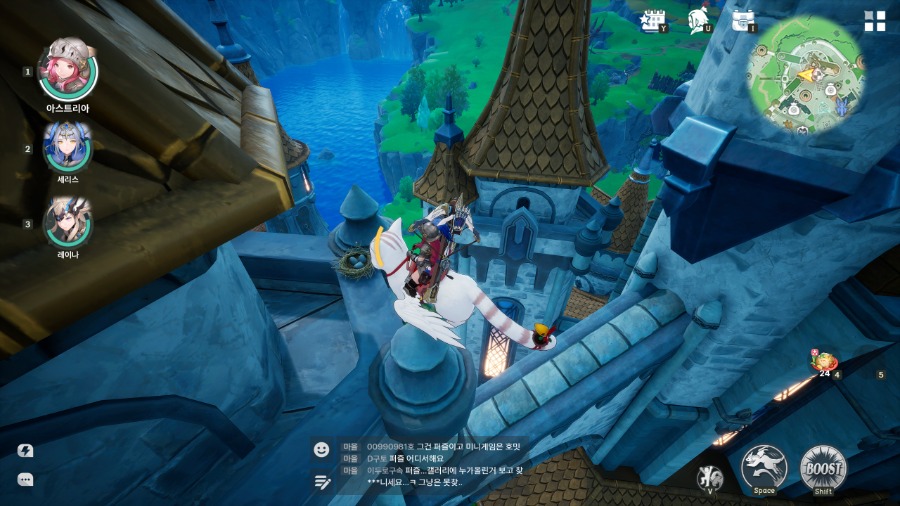
Task: Click the dismount rider icon
Action: (709, 476)
